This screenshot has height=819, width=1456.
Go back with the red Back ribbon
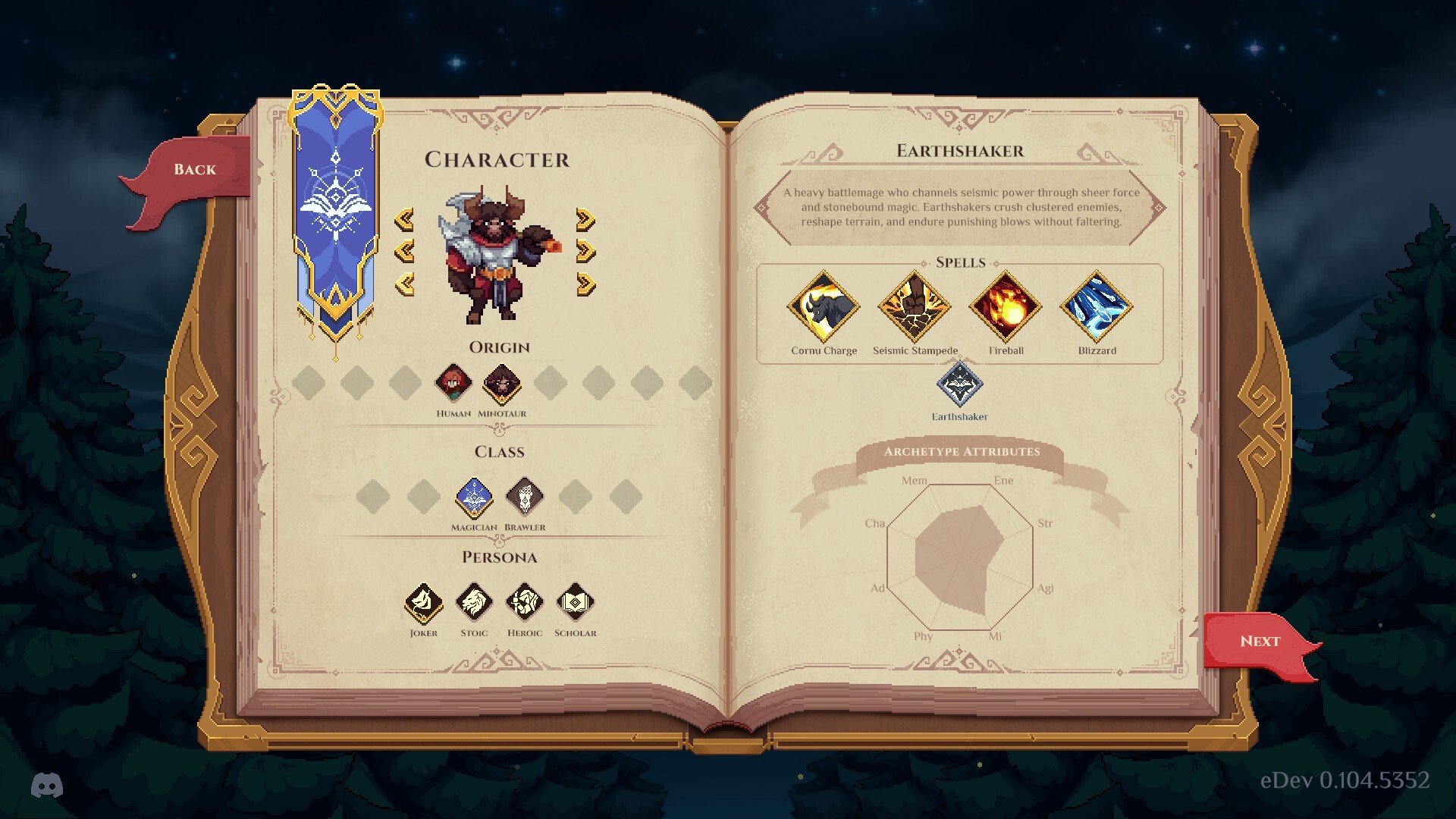pos(195,170)
